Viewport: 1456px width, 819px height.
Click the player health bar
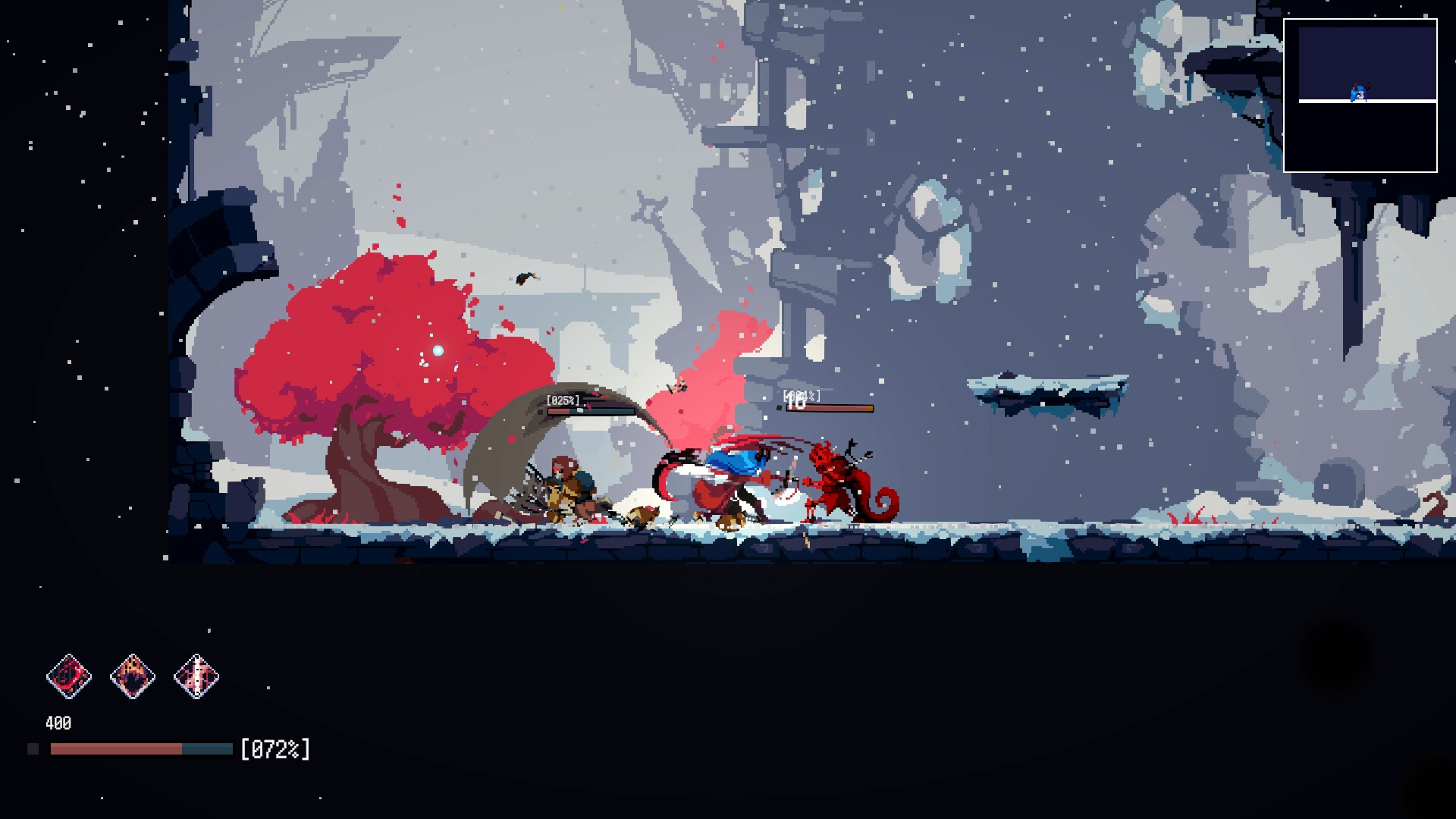click(140, 751)
